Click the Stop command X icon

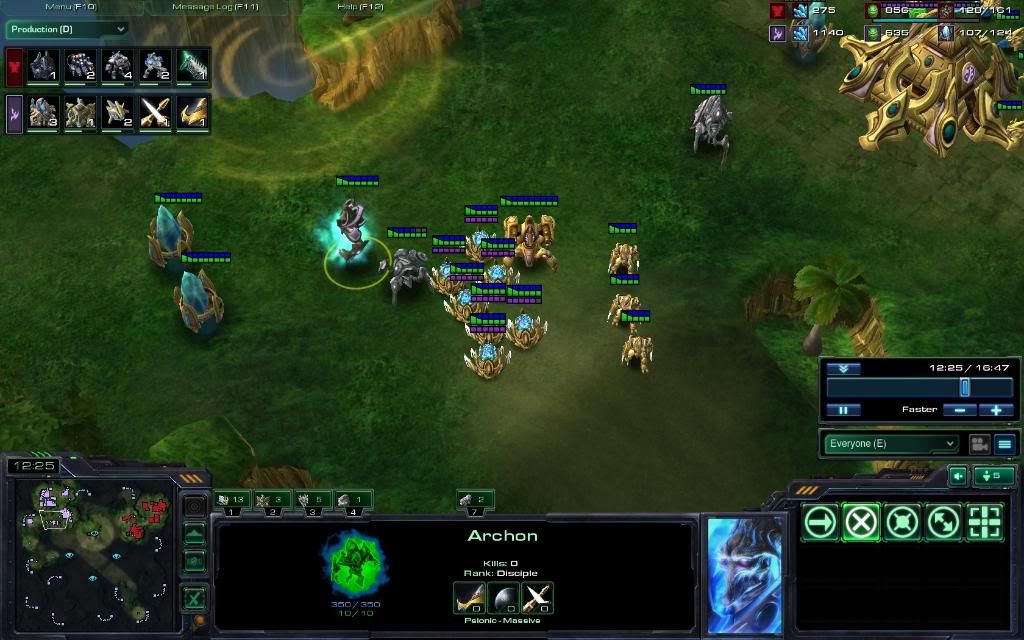pos(861,522)
